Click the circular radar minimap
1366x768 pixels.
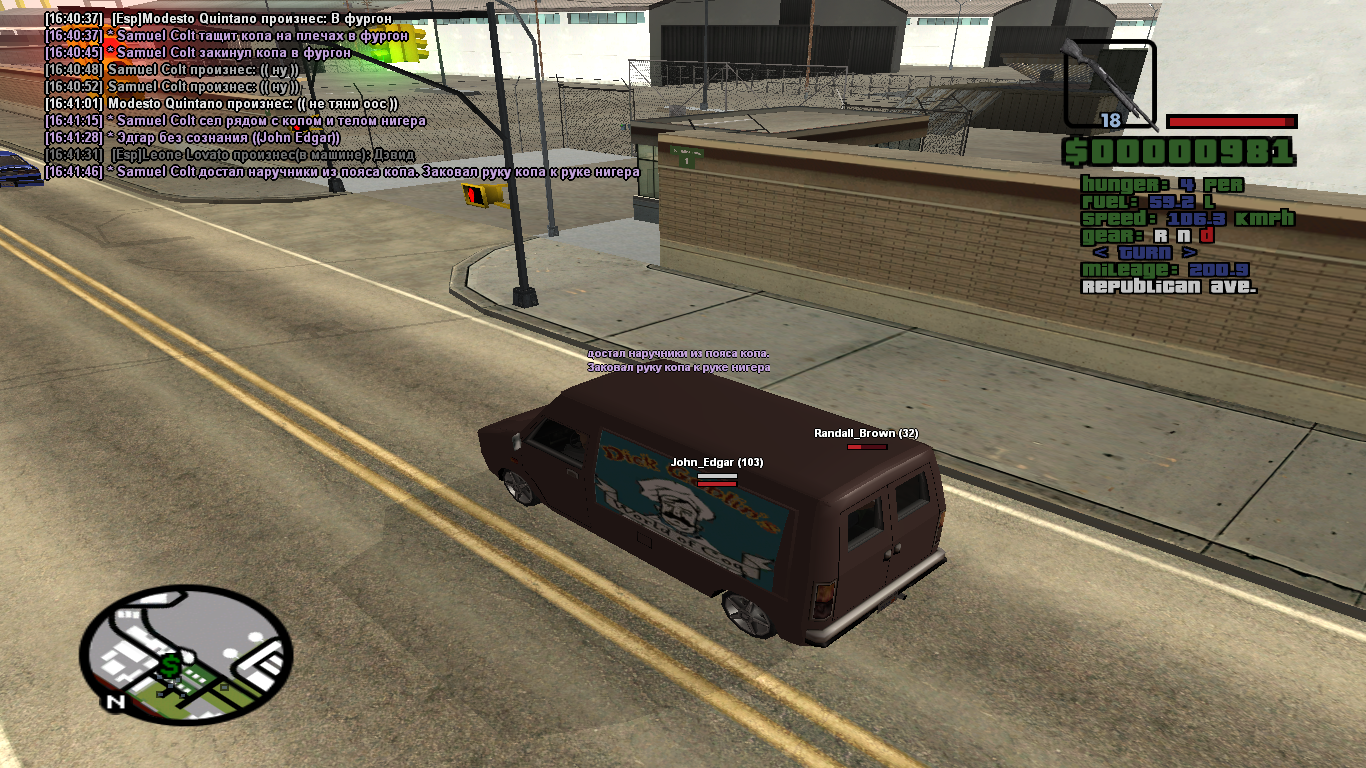coord(186,655)
